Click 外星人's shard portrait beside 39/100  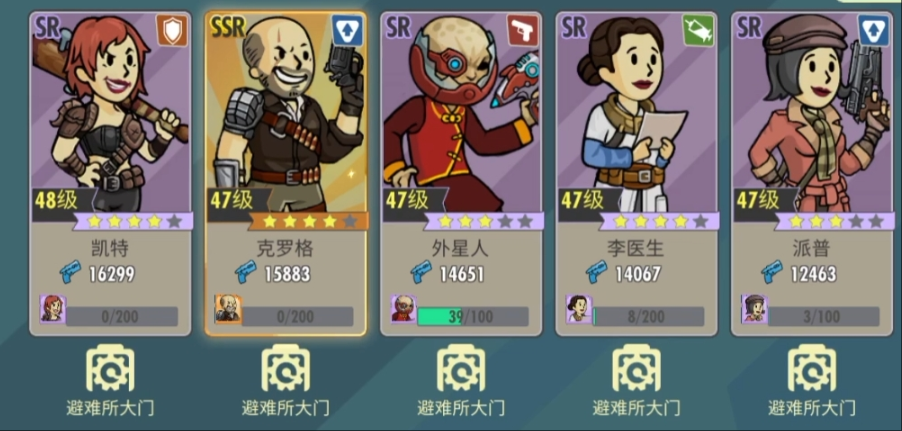click(403, 309)
